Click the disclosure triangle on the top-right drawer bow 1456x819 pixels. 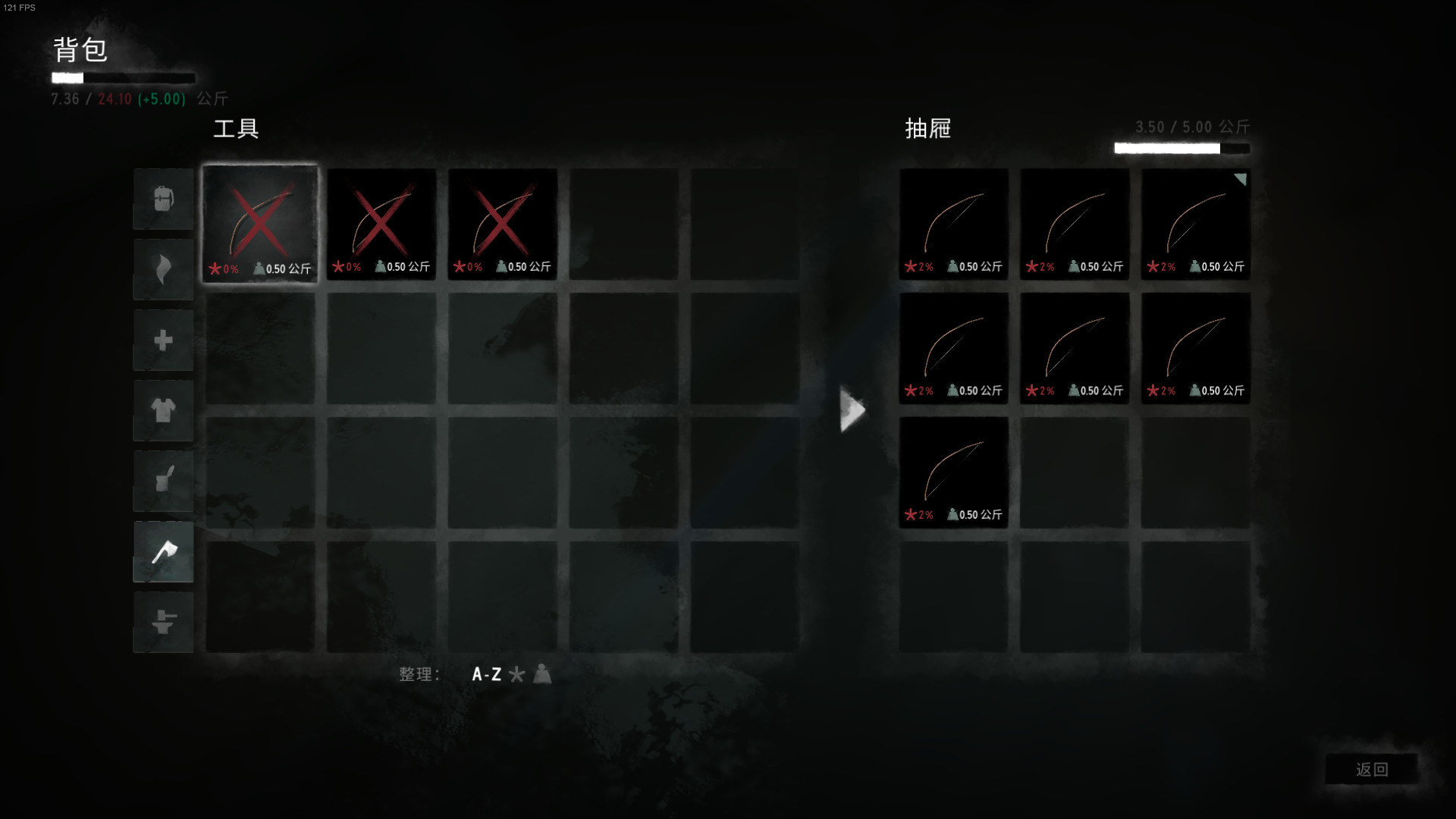[x=1239, y=180]
